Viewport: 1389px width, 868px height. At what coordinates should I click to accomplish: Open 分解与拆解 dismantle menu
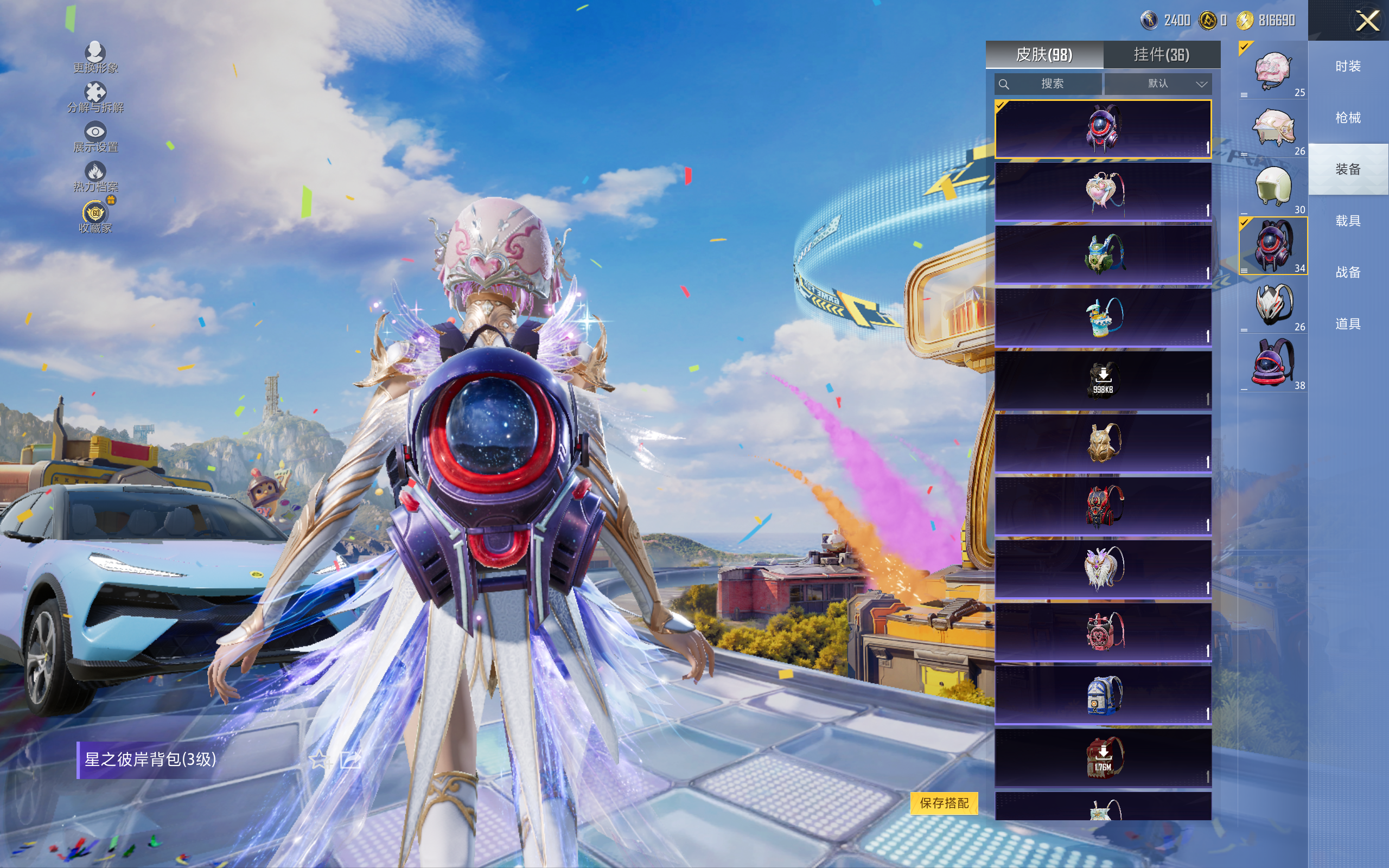click(95, 98)
